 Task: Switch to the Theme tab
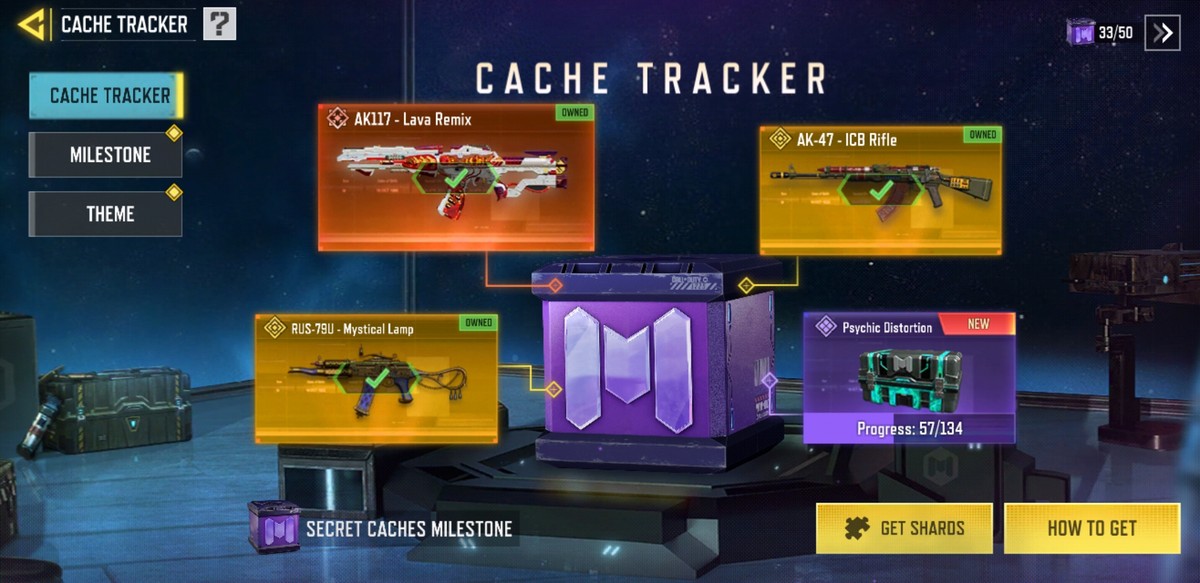106,214
